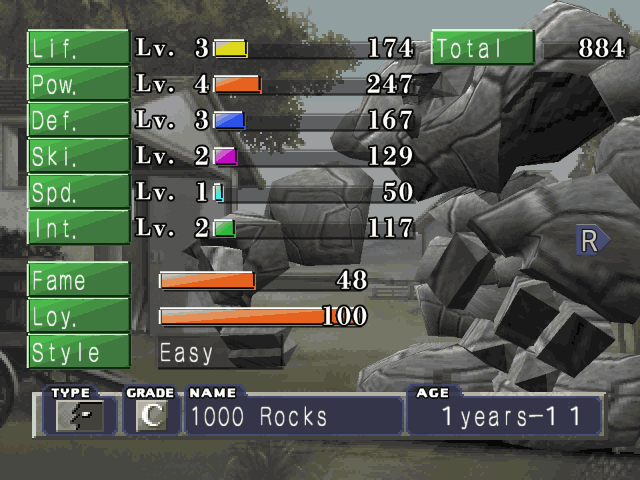640x480 pixels.
Task: Select the monster type icon
Action: click(71, 416)
